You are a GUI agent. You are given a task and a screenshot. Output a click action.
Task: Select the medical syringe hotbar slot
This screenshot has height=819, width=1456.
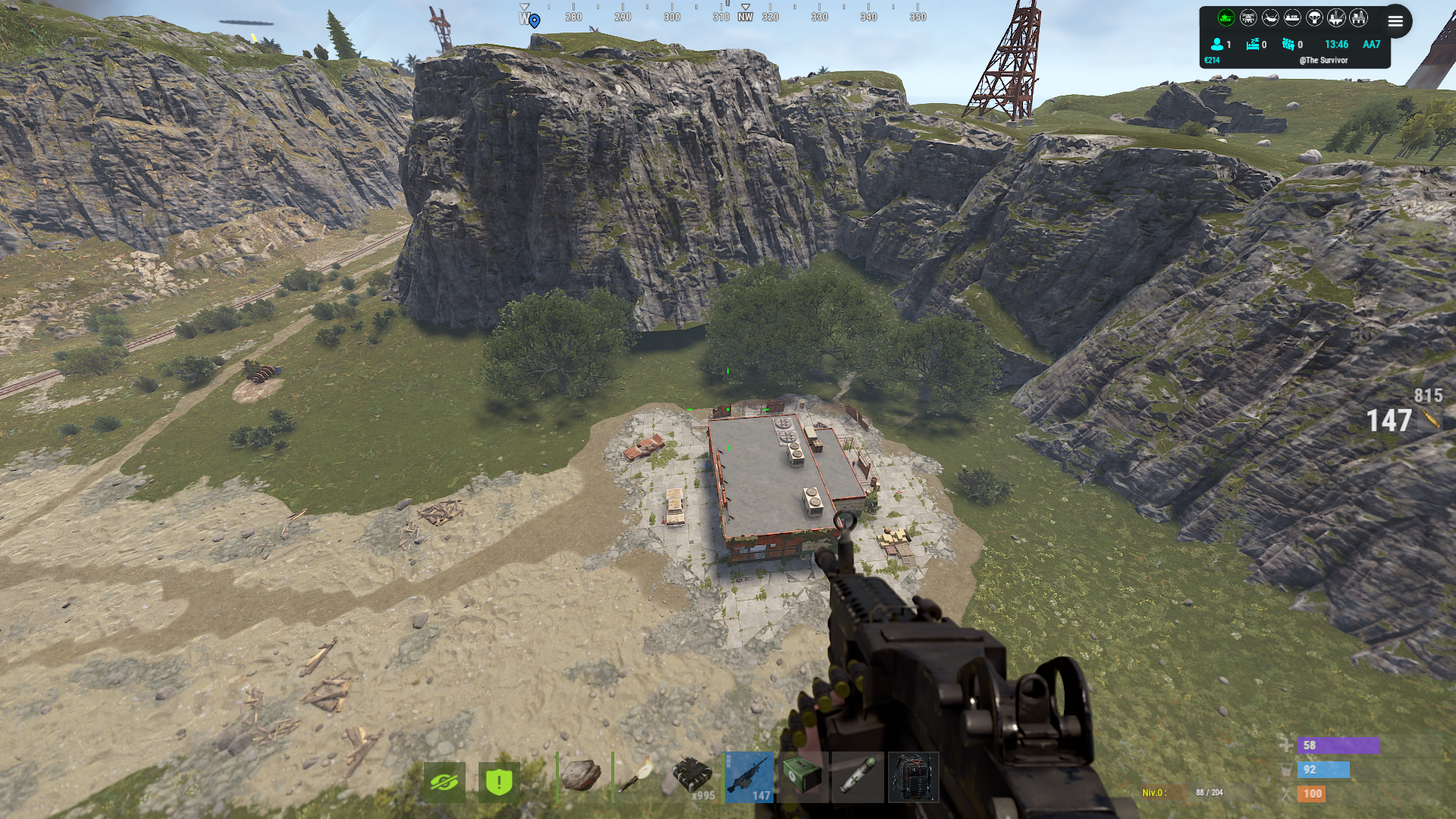(858, 777)
